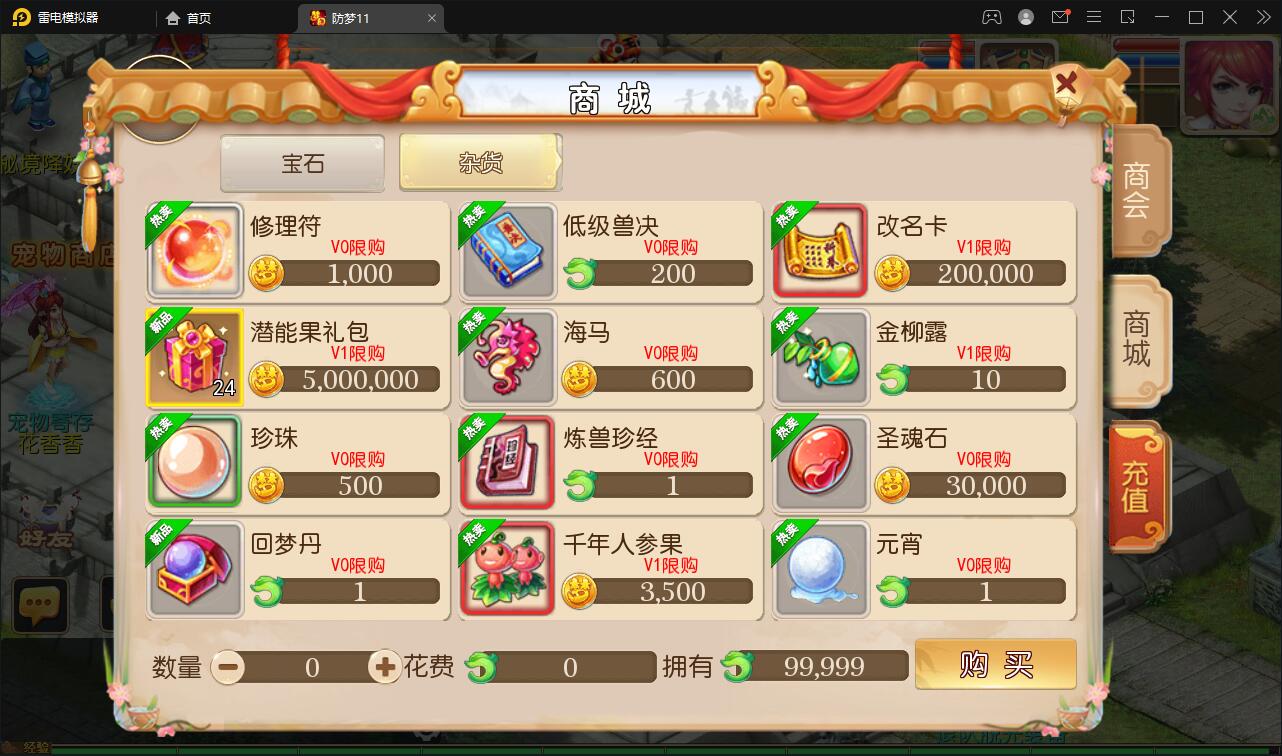
Task: Select the 金柳露 bottle icon
Action: (x=820, y=357)
